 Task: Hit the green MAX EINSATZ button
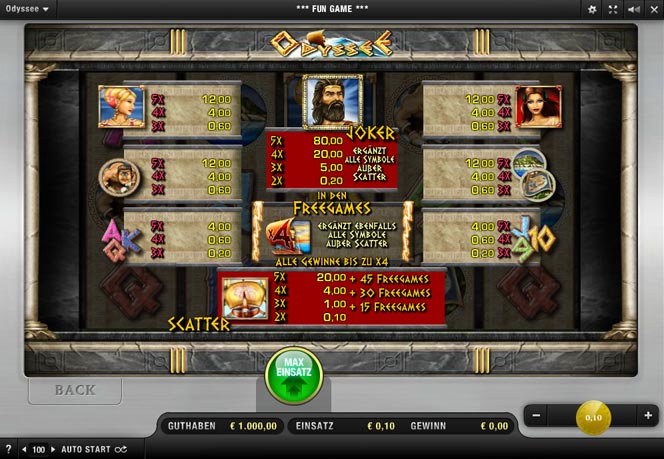click(x=293, y=375)
